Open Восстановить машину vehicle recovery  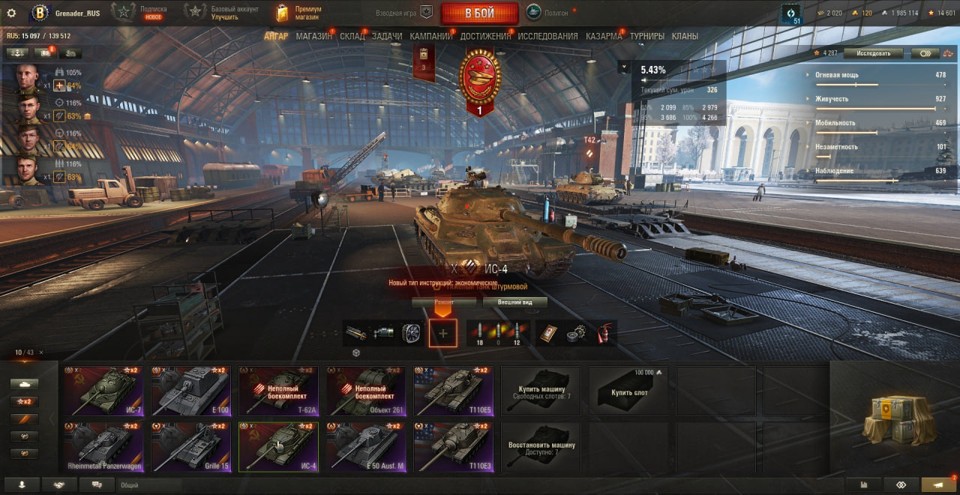tap(540, 446)
